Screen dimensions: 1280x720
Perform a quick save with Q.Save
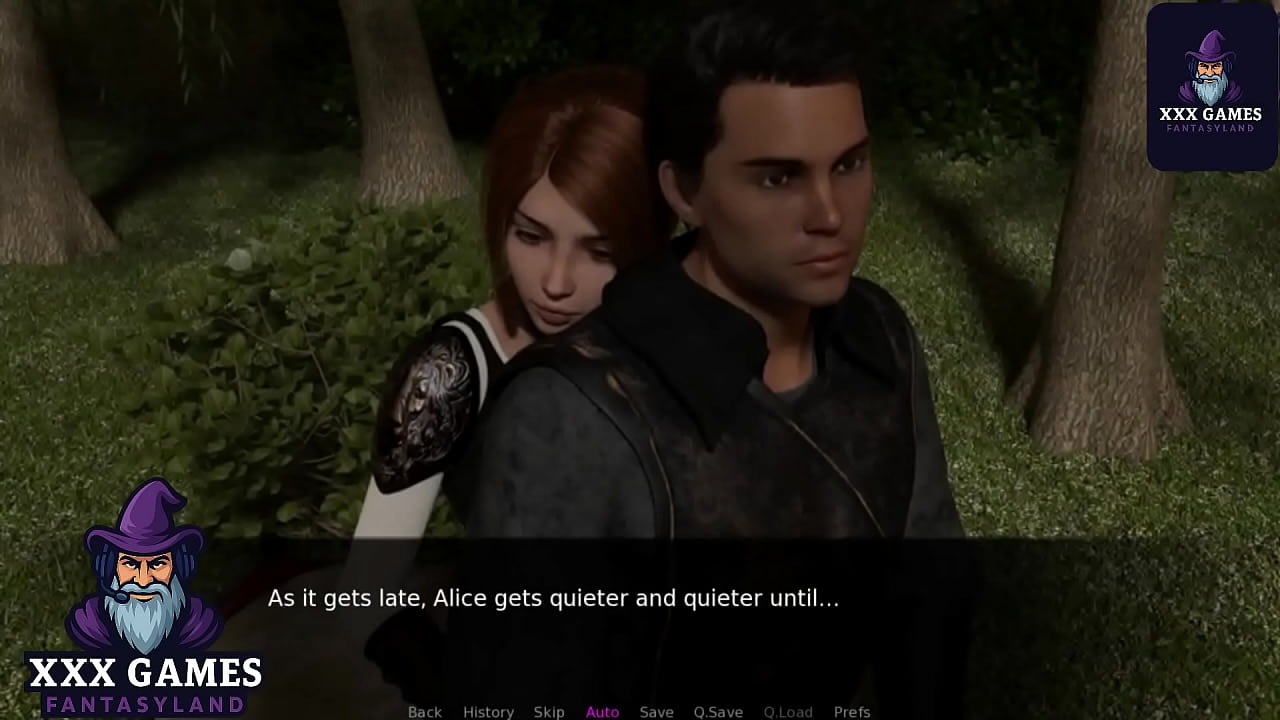click(718, 711)
